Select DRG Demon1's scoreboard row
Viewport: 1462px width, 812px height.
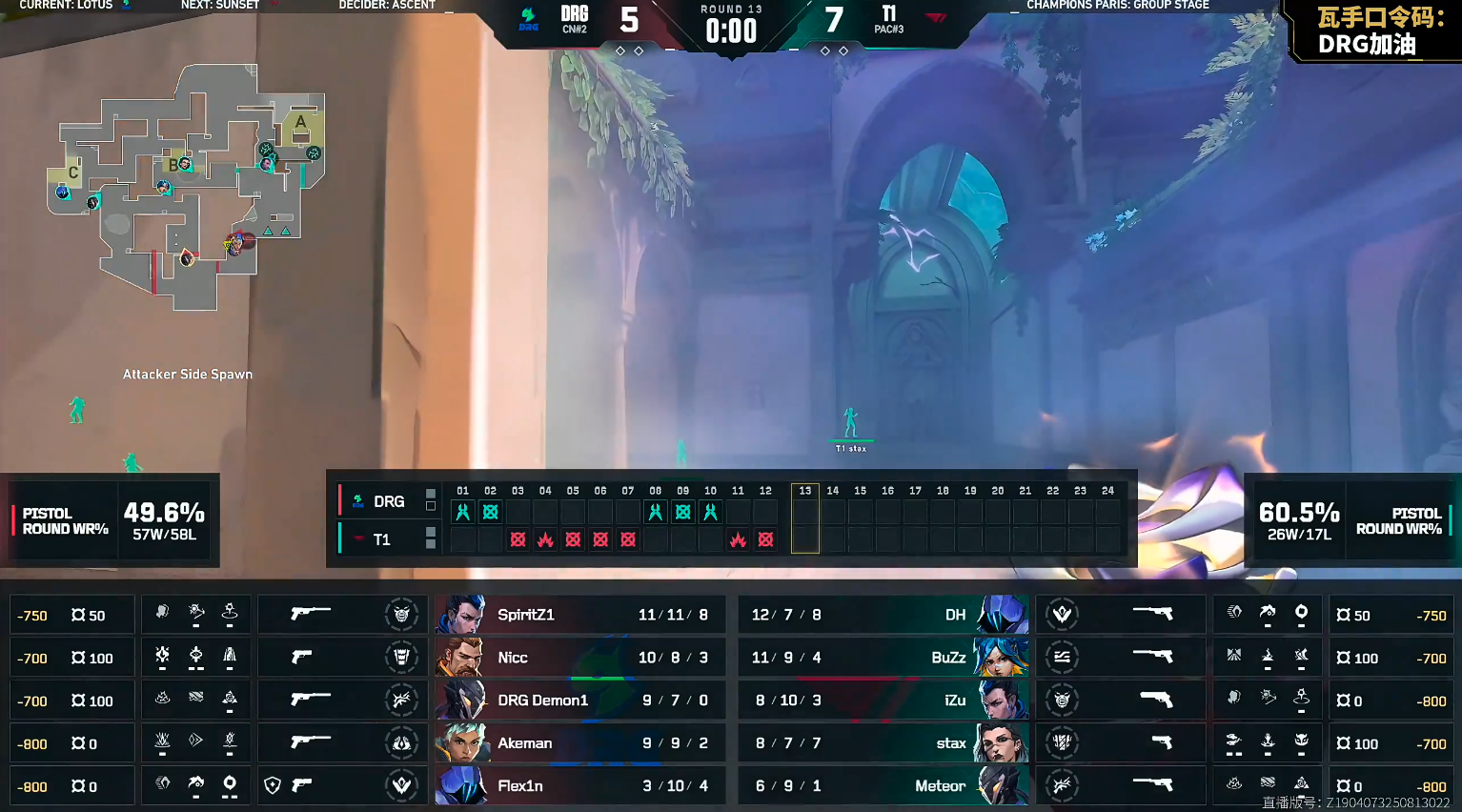(x=579, y=700)
